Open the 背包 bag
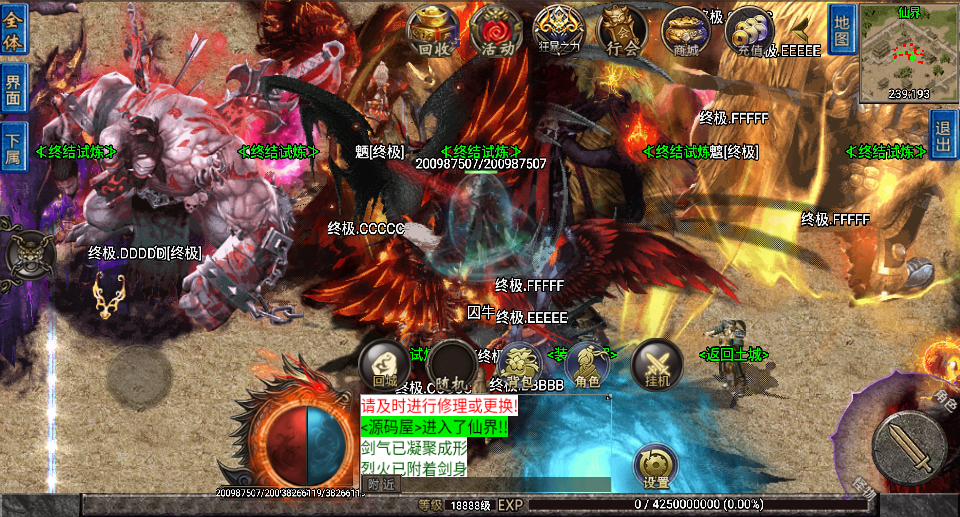 click(x=519, y=364)
